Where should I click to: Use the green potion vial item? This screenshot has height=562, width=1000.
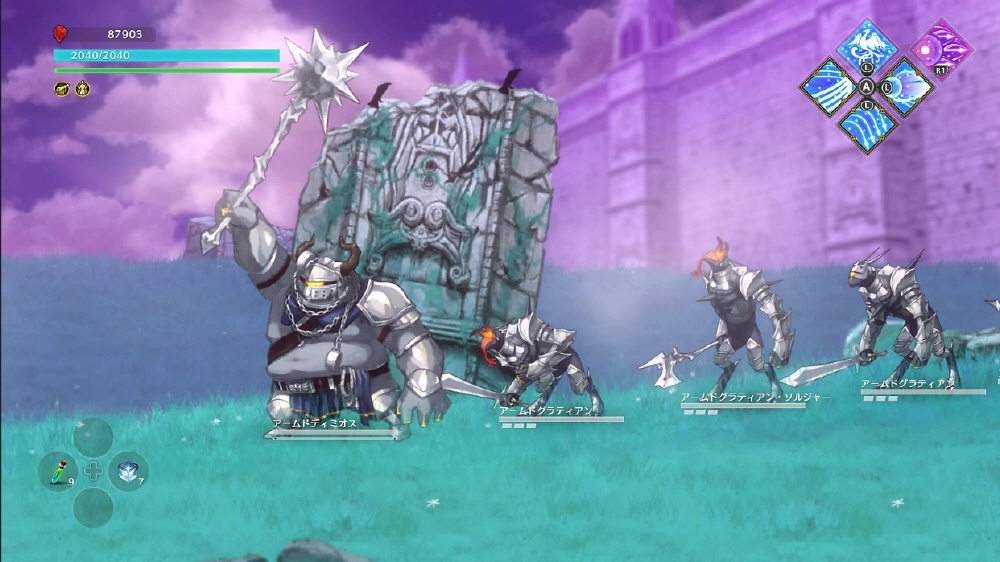(58, 469)
